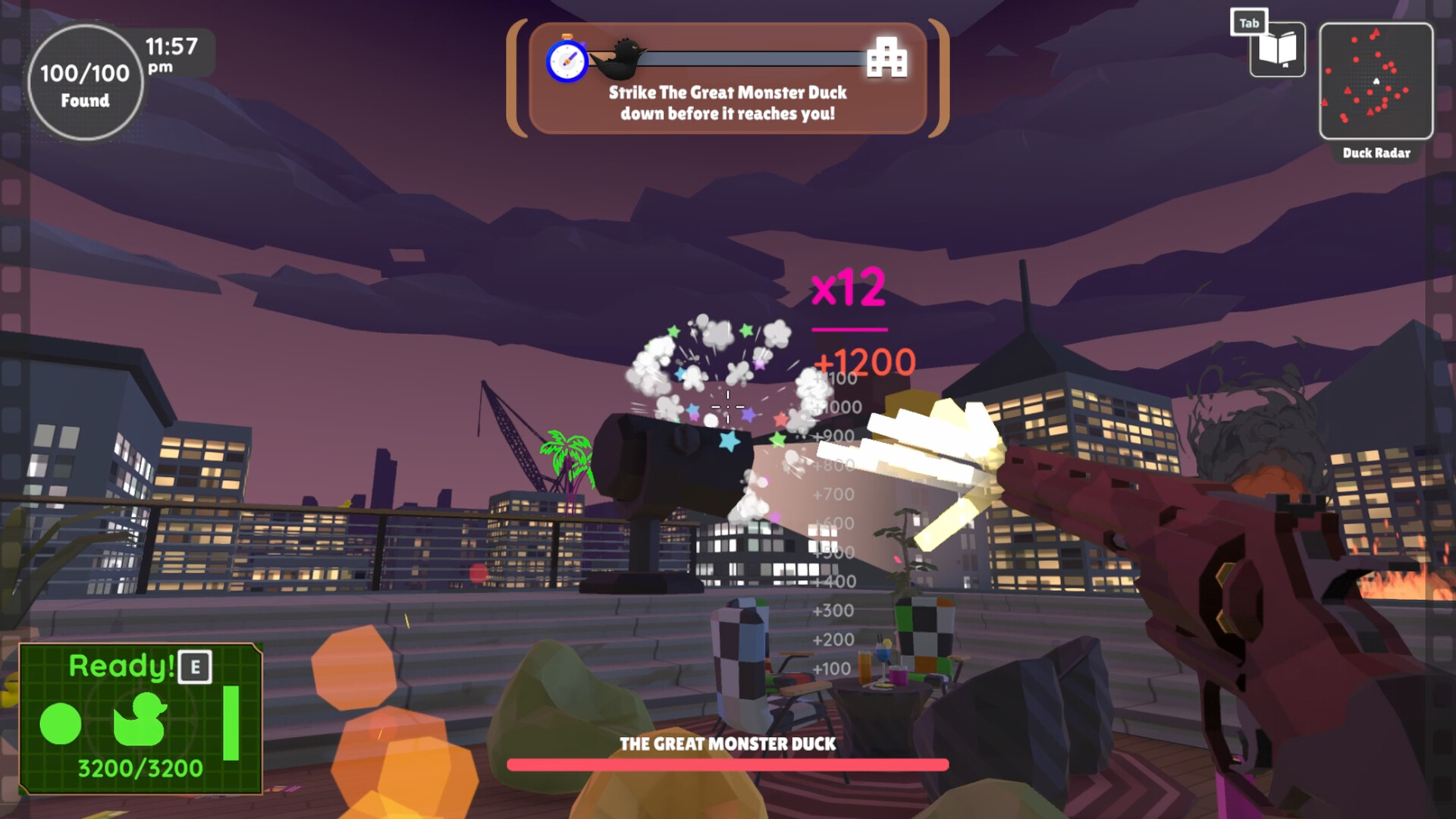Click the Tab key indicator above the book icon
The image size is (1456, 819).
(x=1248, y=23)
